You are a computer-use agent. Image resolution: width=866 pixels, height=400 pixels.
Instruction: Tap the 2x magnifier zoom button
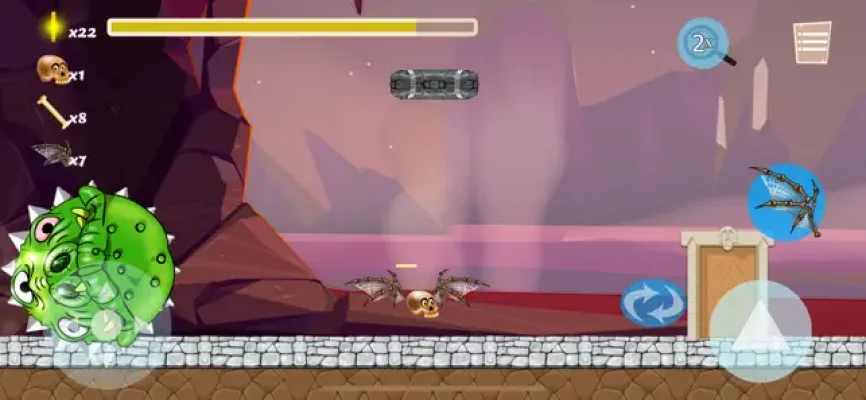point(703,43)
